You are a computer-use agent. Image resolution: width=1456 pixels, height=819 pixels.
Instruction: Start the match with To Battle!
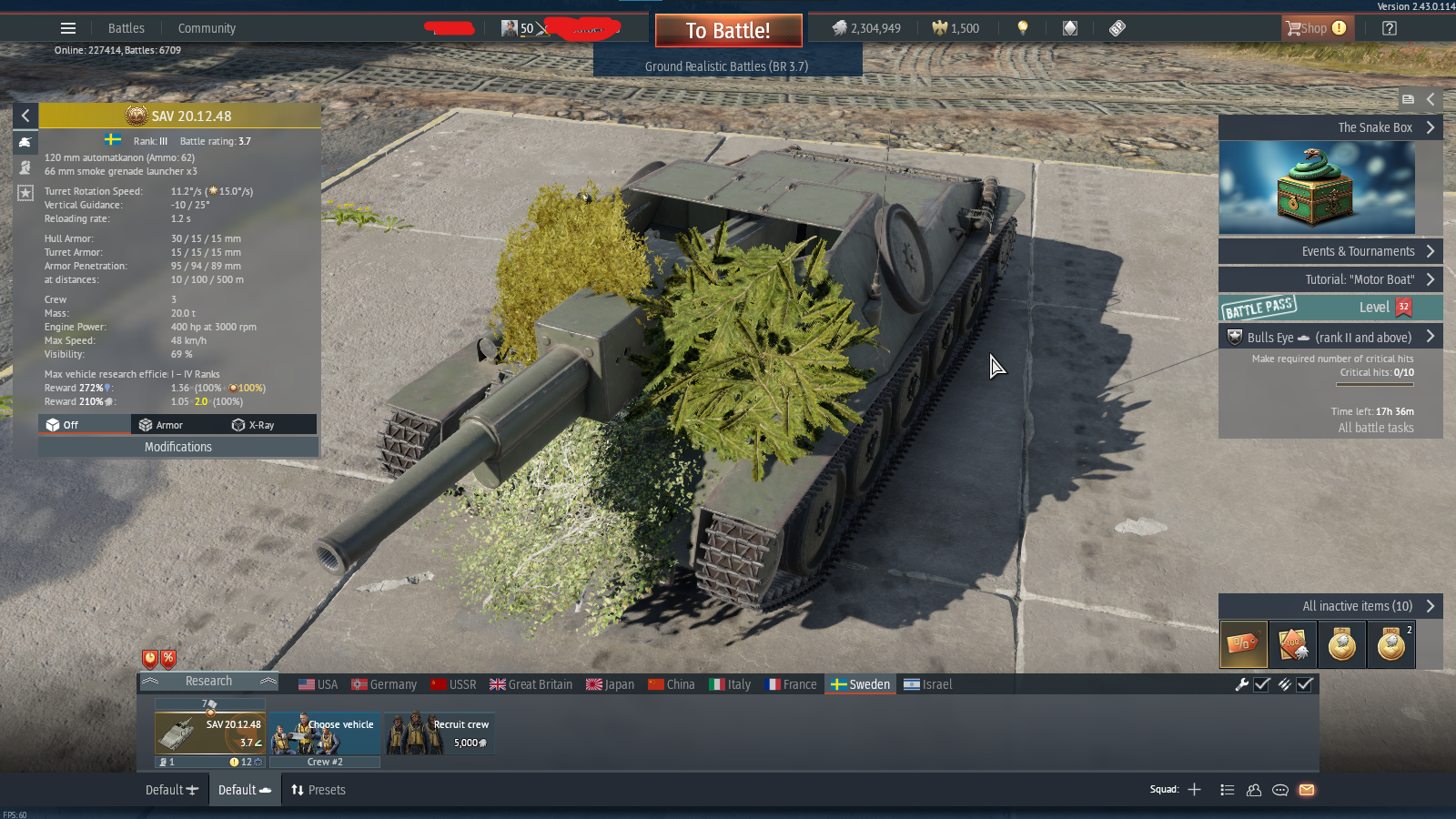point(728,30)
